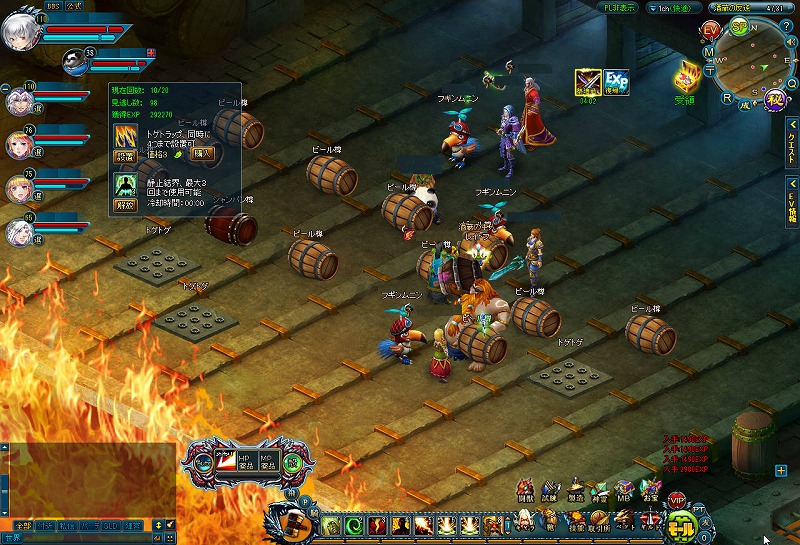Buy a spike trap with the 購入 button

click(x=203, y=153)
